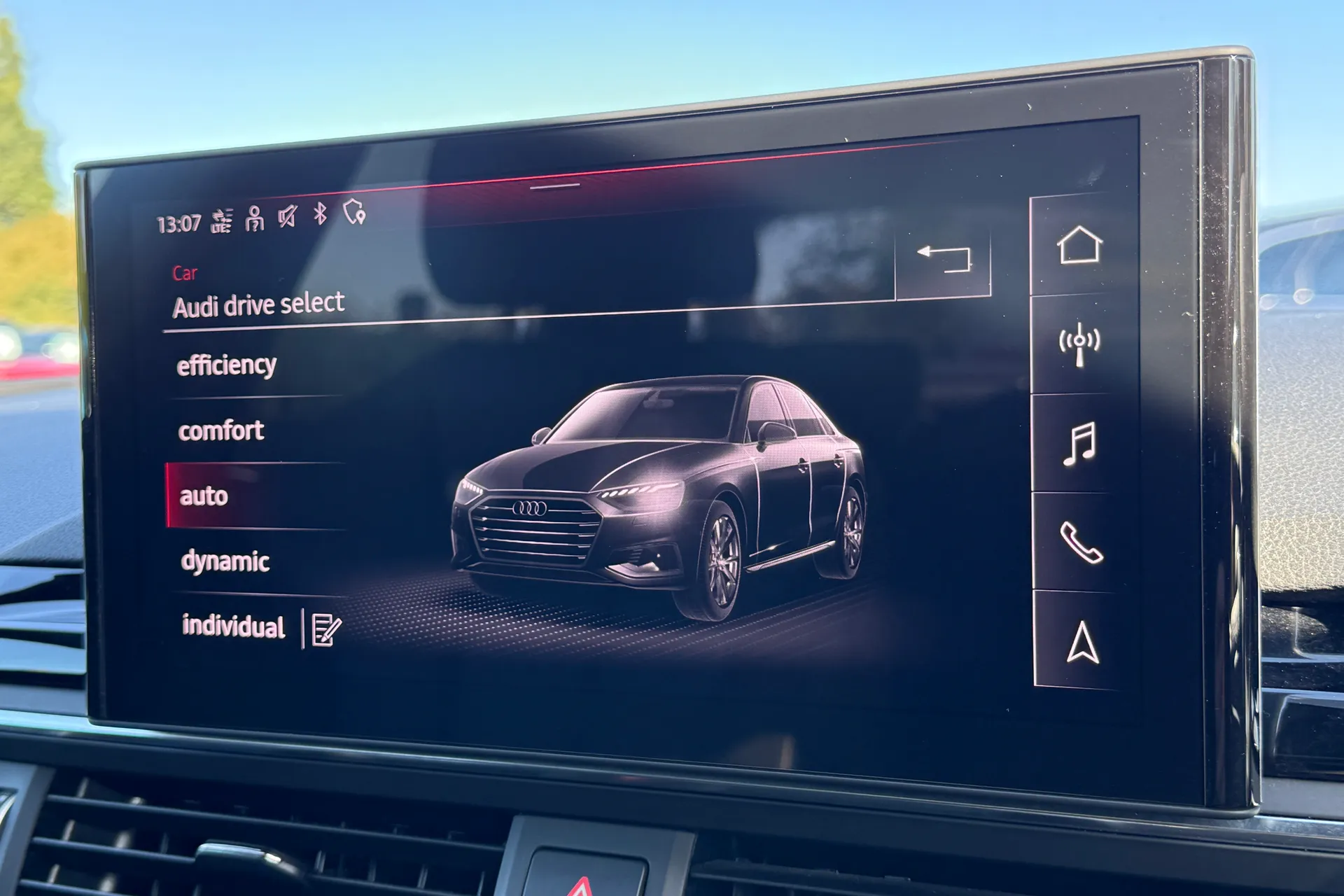Select the comfort drive mode
The height and width of the screenshot is (896, 1344).
point(222,430)
